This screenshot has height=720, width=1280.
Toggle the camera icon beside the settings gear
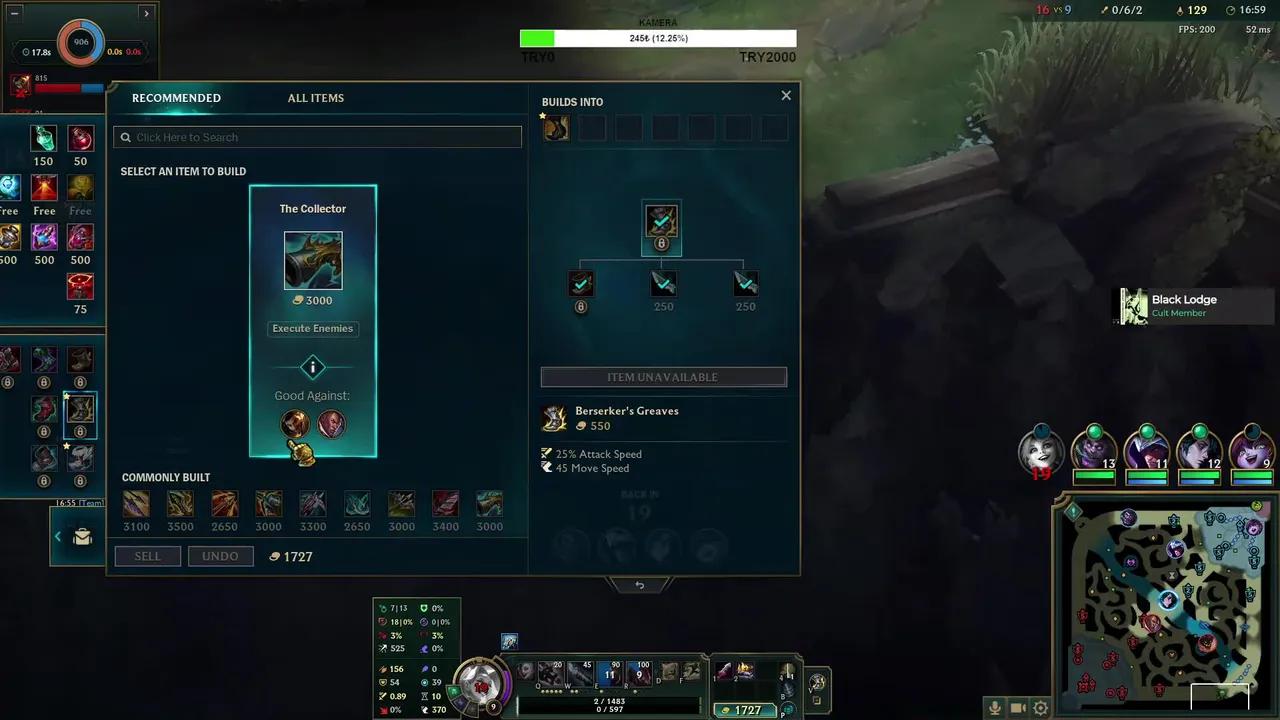coord(1017,707)
